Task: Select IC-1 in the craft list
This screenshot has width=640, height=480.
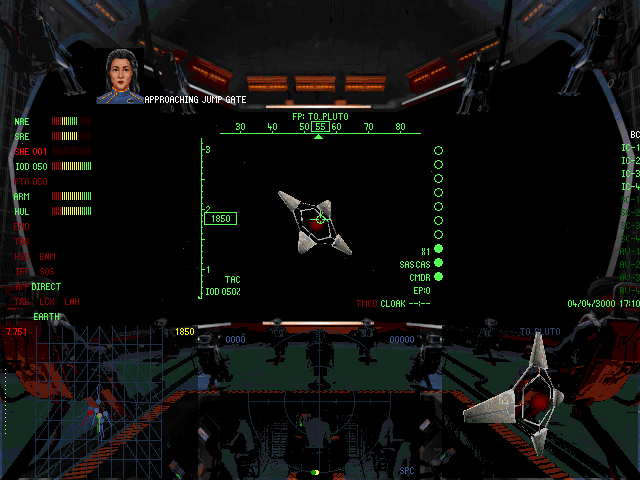Action: [630, 149]
